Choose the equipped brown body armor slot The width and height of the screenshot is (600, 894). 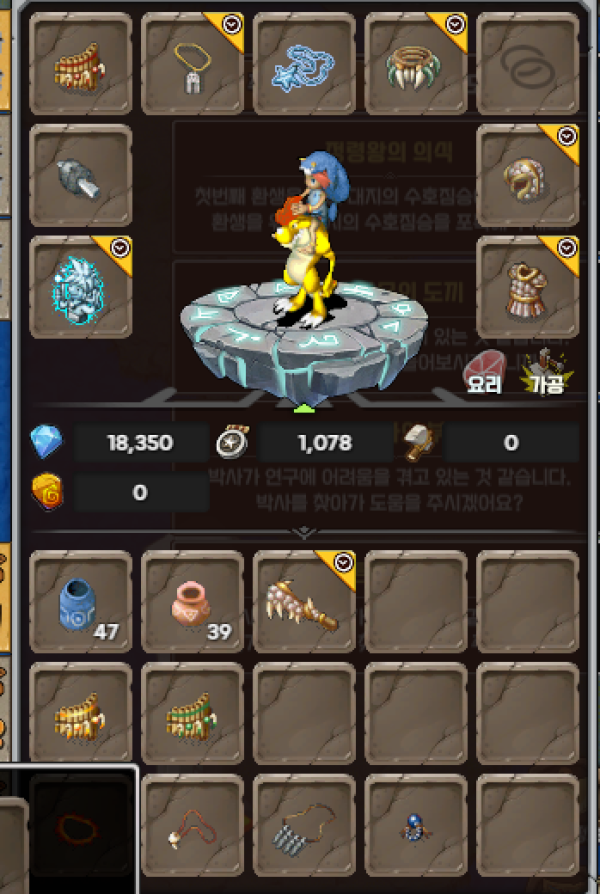pos(527,287)
